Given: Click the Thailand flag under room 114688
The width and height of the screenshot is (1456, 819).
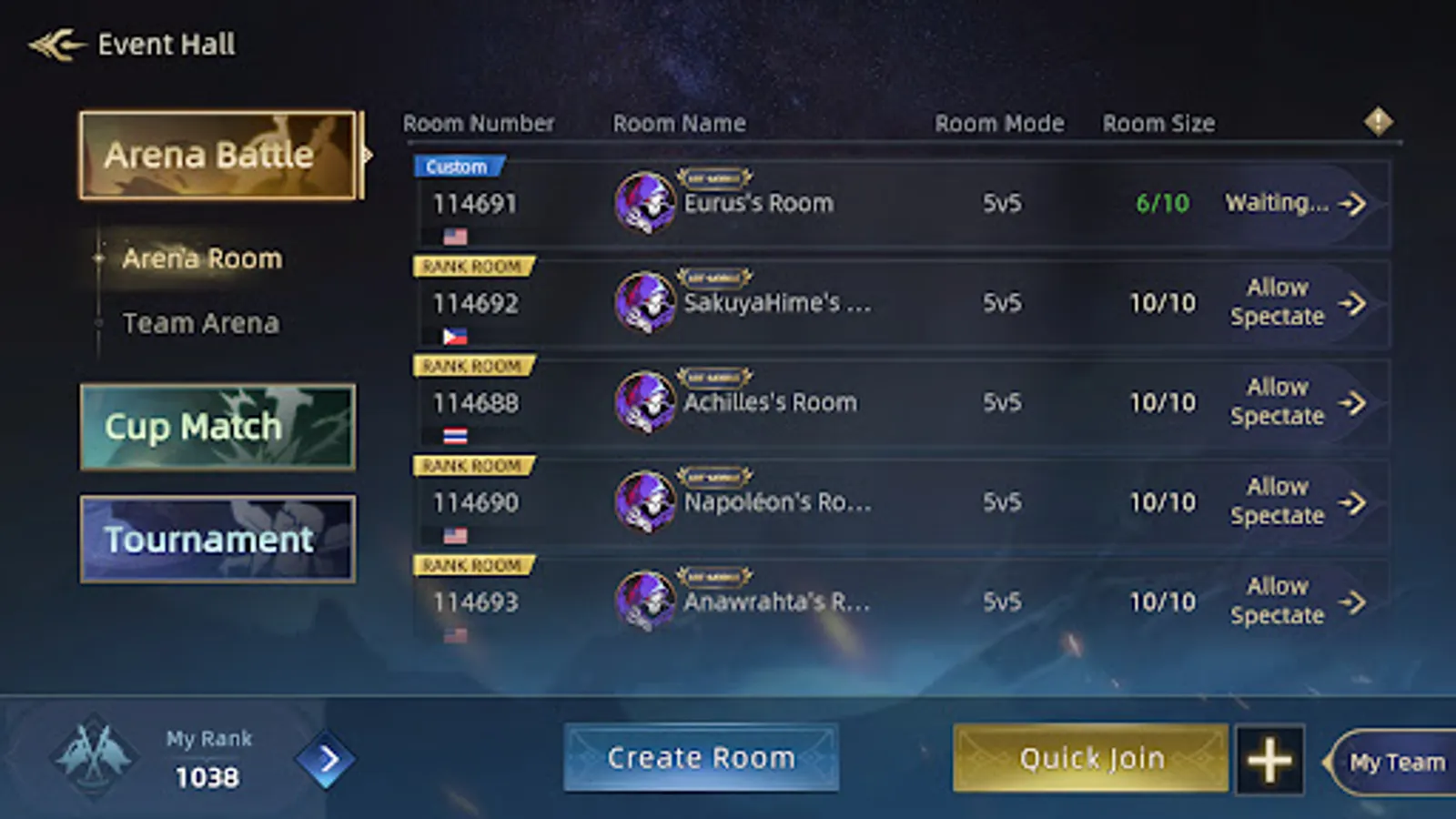Looking at the screenshot, I should point(456,436).
